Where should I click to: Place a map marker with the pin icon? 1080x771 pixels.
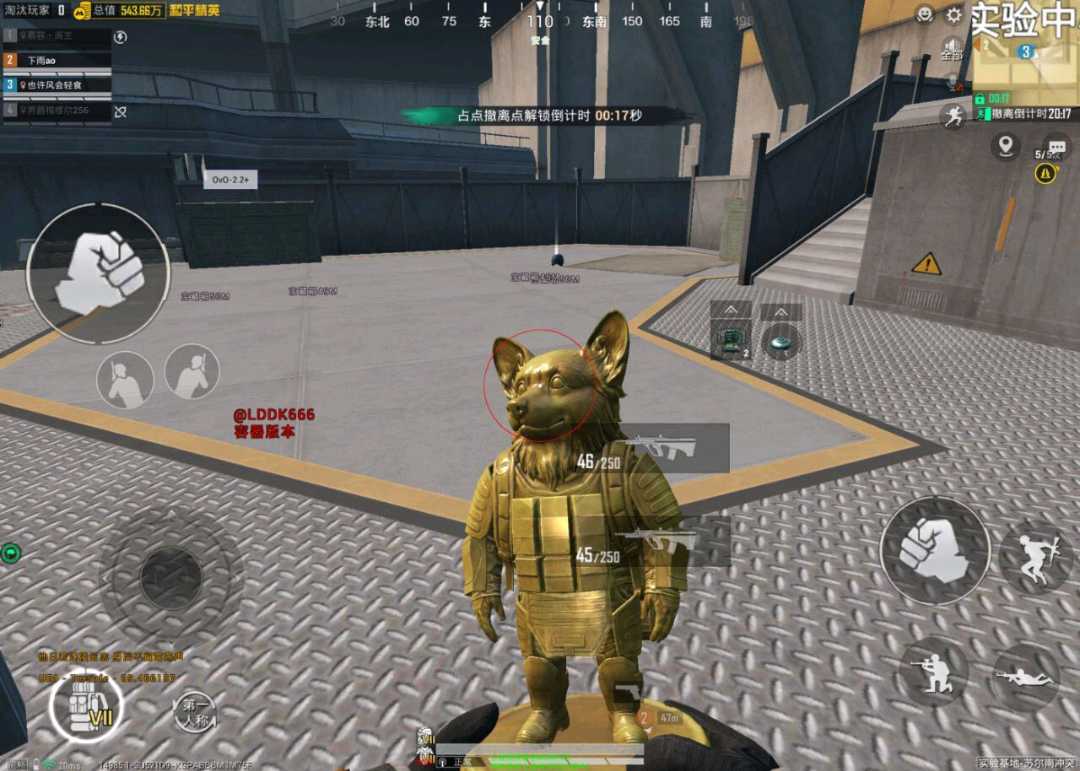point(1005,146)
